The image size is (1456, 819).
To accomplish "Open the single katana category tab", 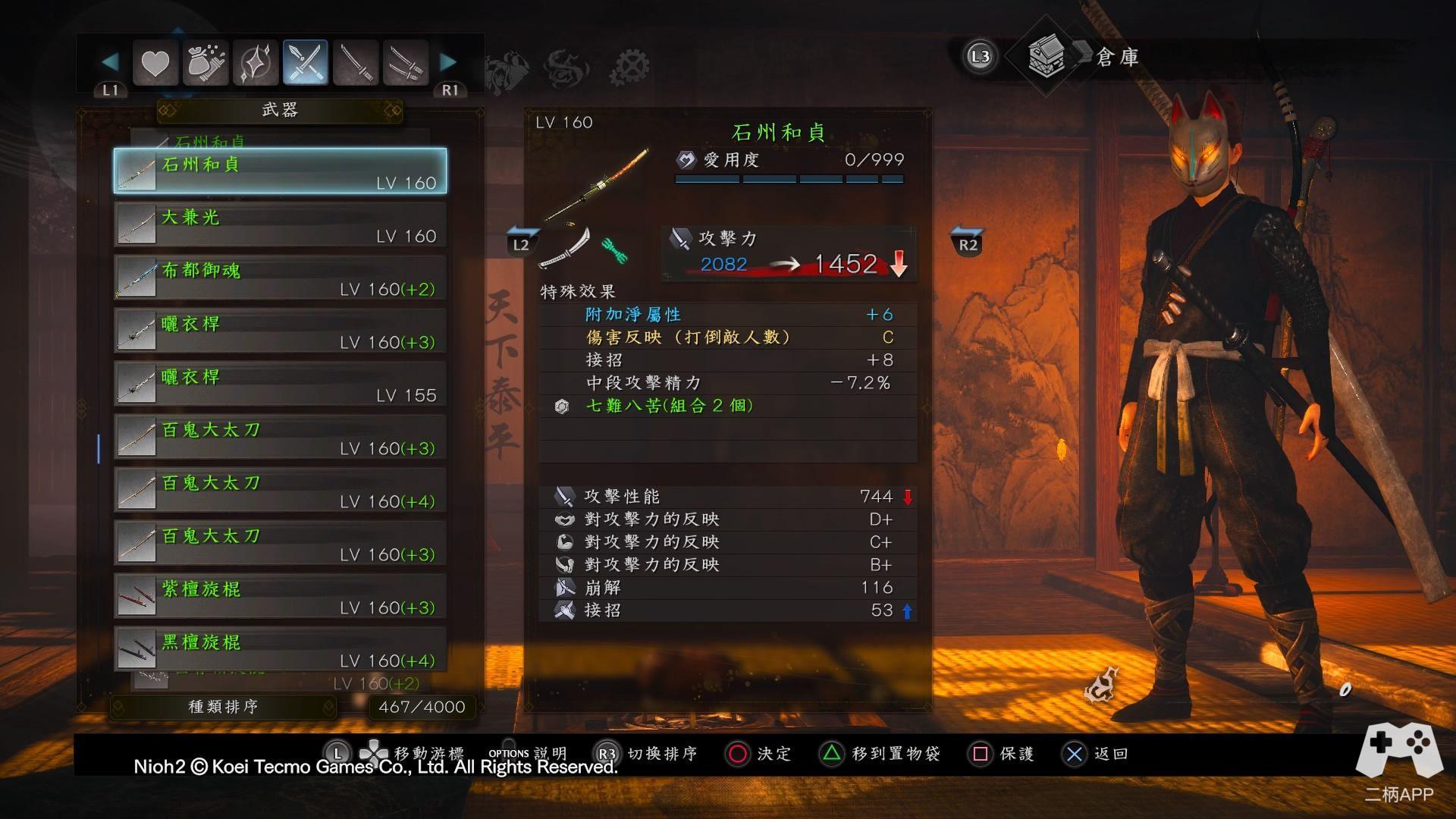I will [355, 63].
